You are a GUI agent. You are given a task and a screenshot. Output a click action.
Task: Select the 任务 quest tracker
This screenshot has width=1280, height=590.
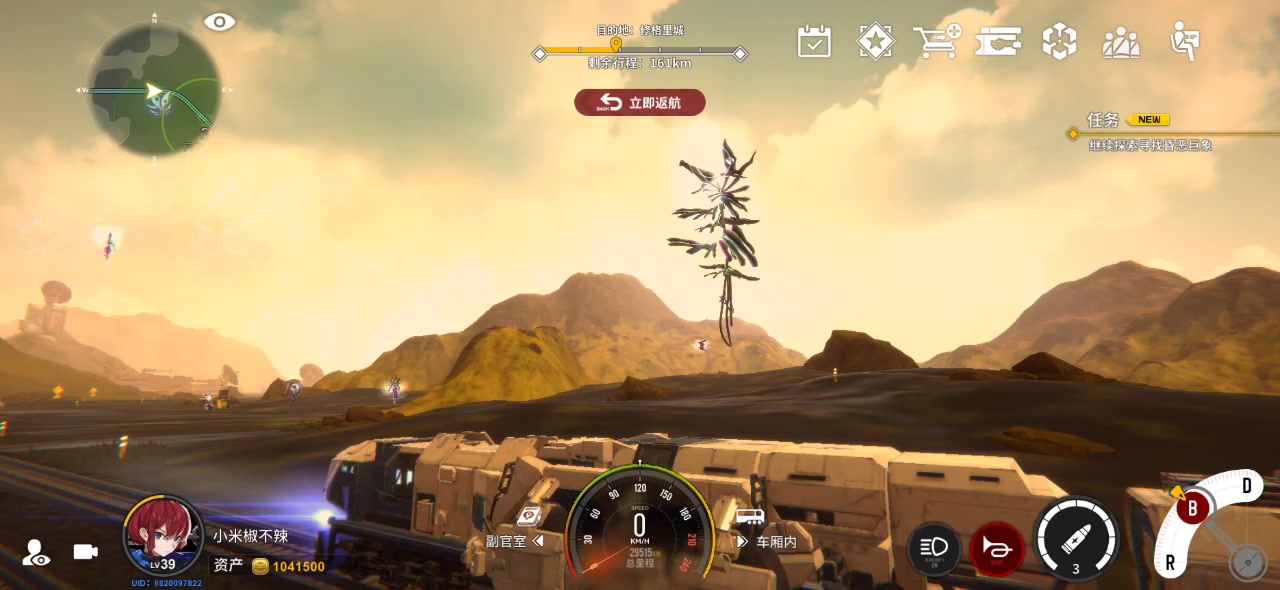1104,120
